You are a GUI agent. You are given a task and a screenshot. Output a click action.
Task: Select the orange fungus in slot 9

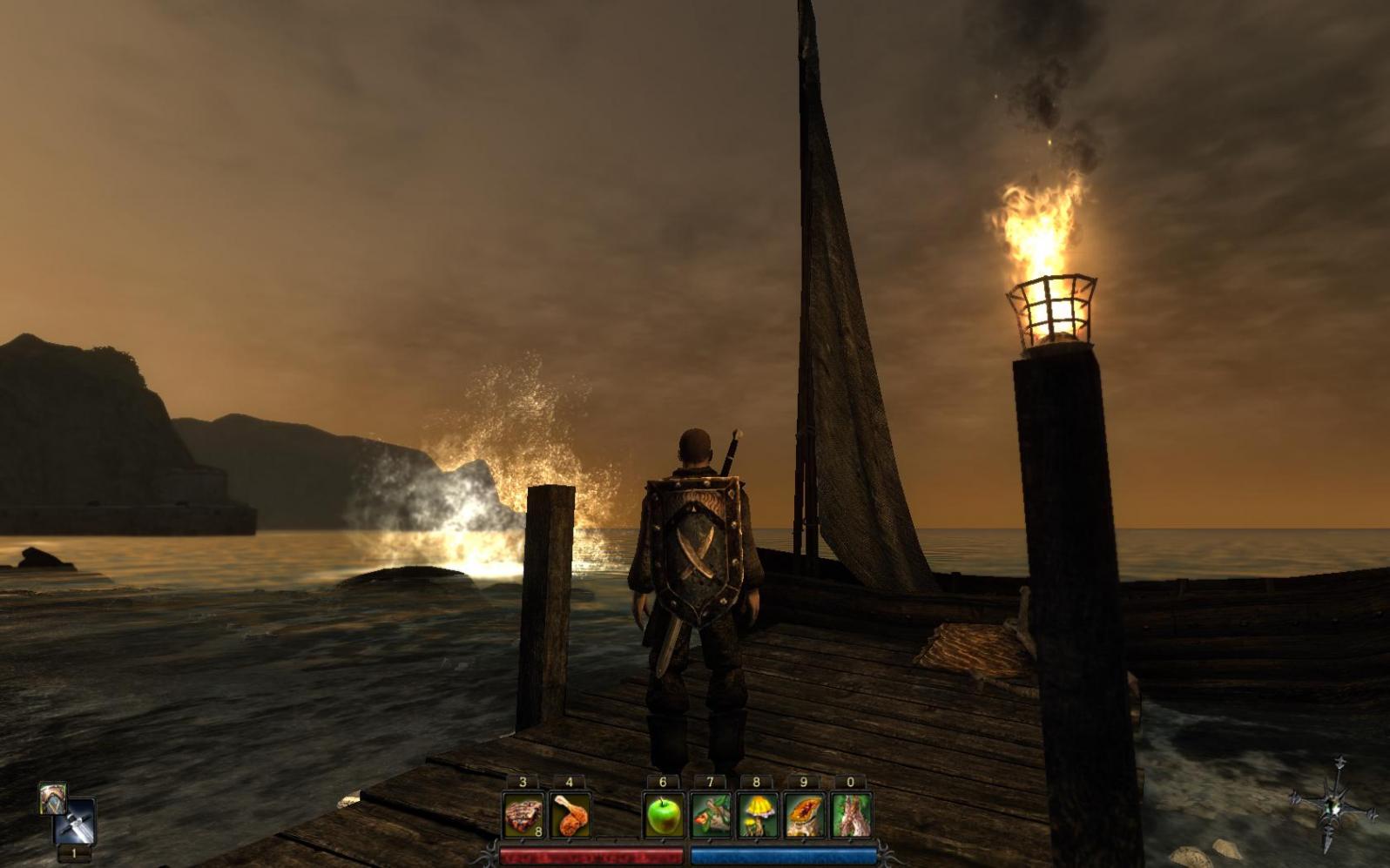[x=804, y=816]
